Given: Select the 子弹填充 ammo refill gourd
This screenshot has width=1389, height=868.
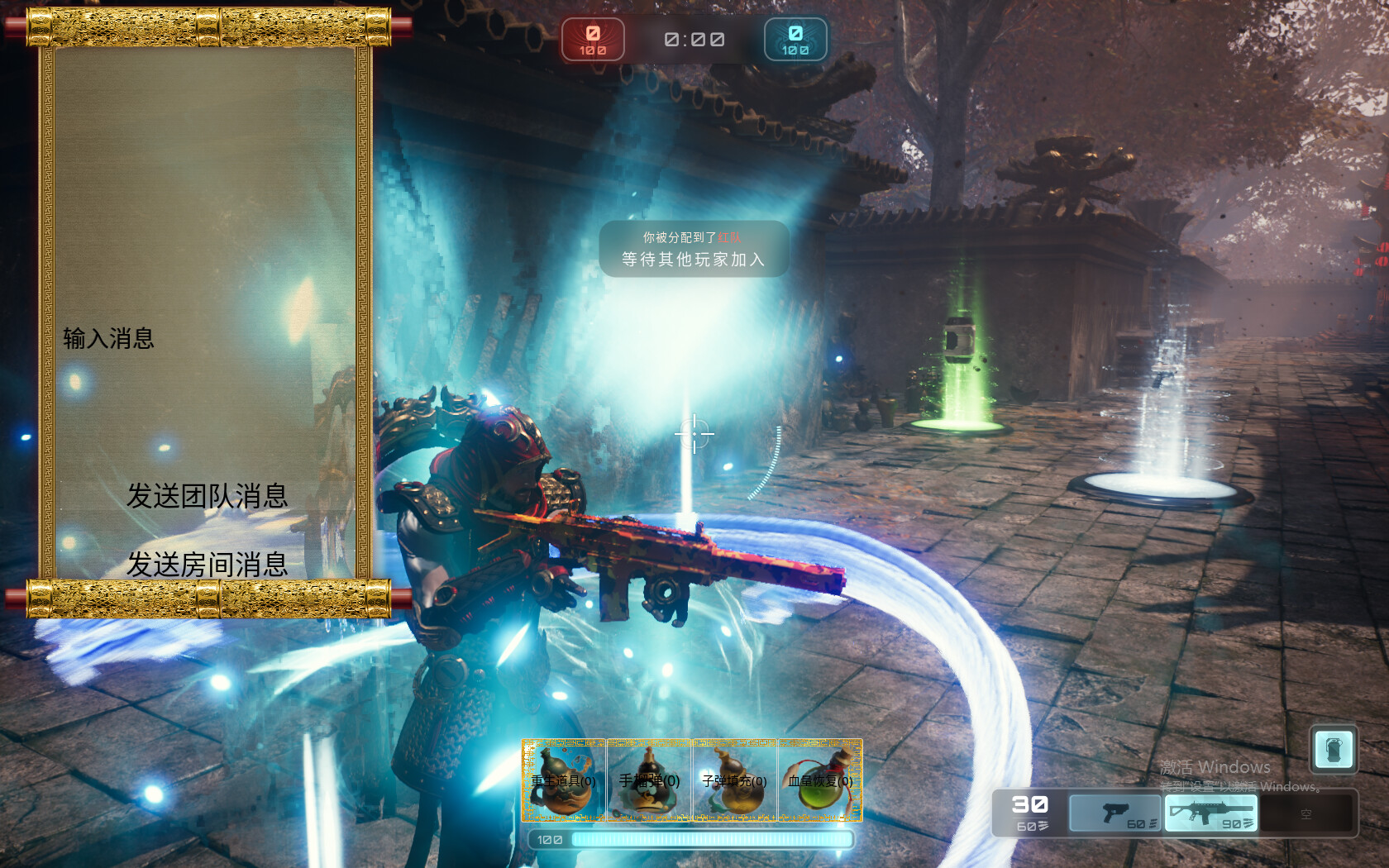Looking at the screenshot, I should 735,781.
